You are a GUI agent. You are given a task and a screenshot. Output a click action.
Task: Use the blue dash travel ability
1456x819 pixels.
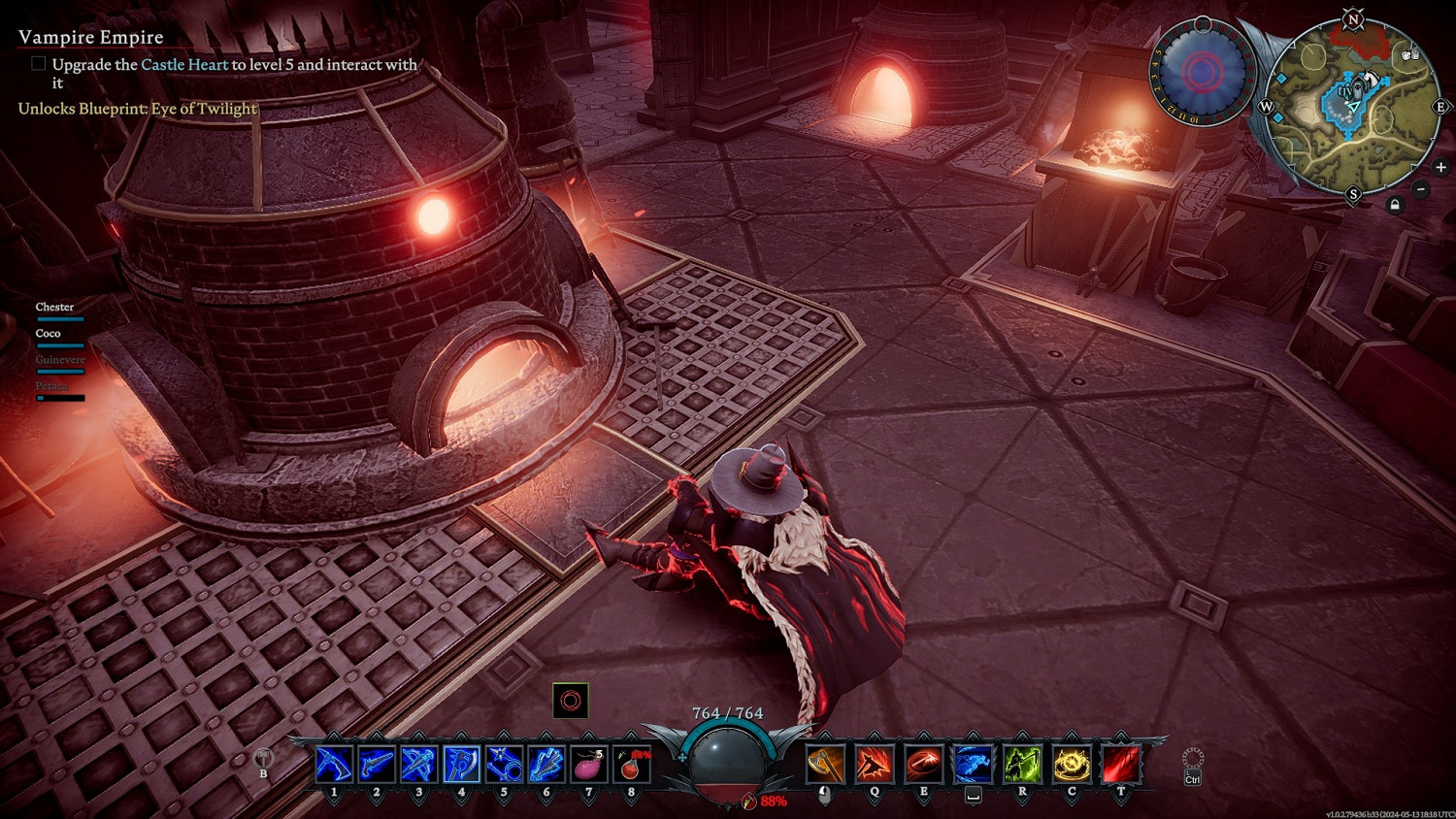point(973,765)
